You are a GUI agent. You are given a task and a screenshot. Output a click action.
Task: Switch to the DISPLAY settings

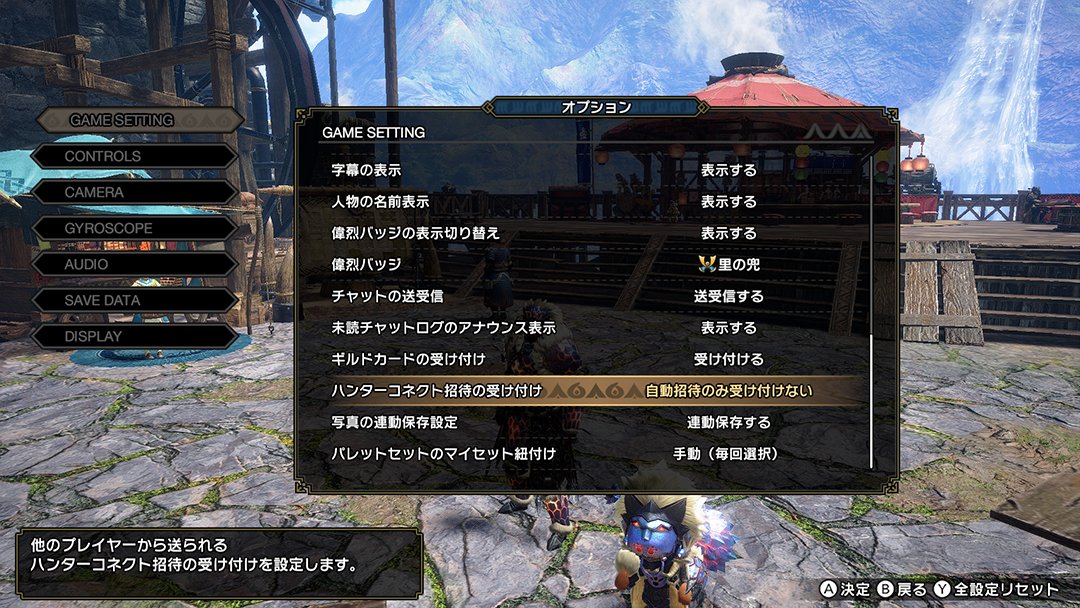pos(94,336)
